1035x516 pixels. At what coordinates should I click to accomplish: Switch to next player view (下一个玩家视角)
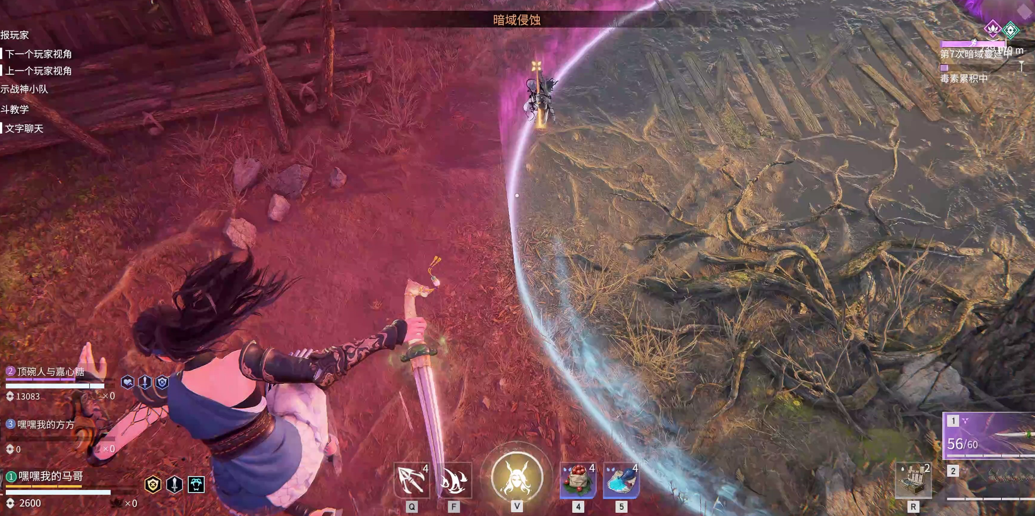(39, 54)
